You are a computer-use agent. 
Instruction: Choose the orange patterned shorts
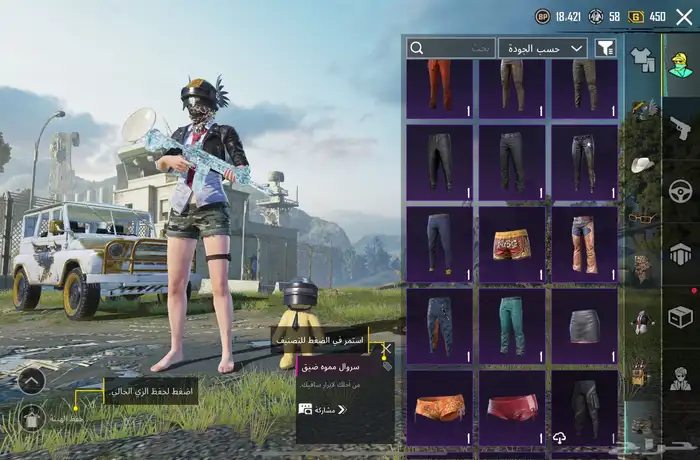(440, 407)
